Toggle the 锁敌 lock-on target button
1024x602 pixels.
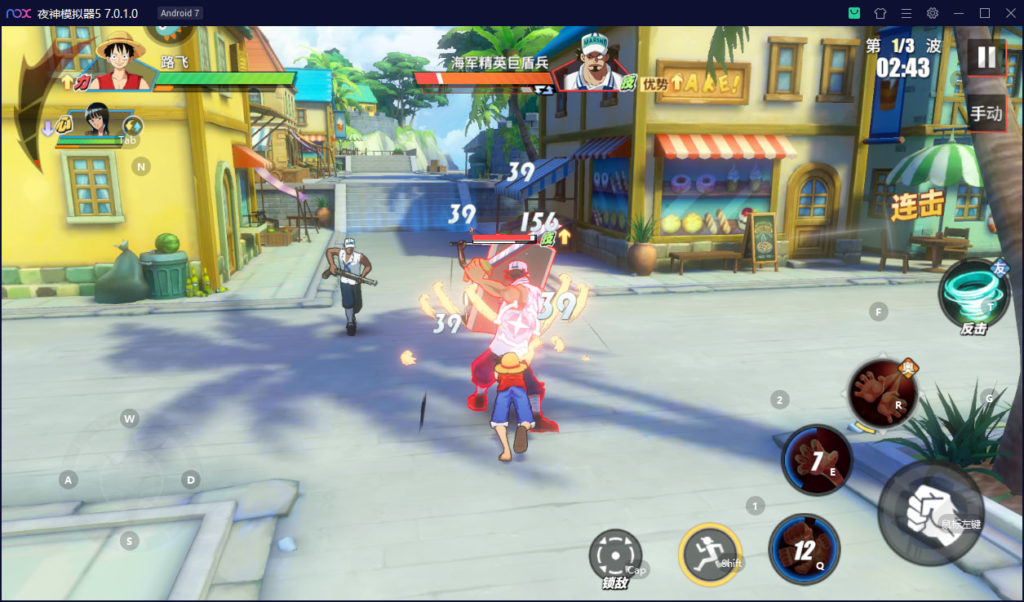pos(614,555)
